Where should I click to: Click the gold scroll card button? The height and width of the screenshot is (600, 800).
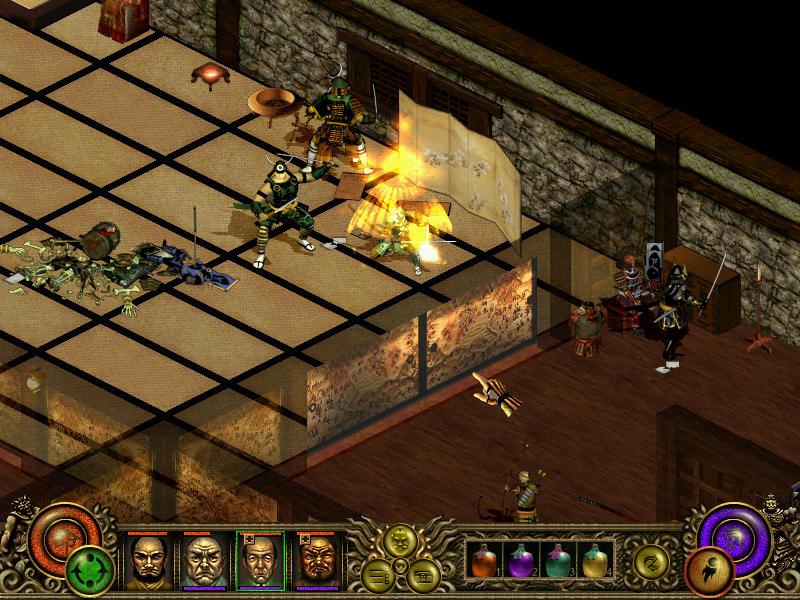[x=422, y=575]
